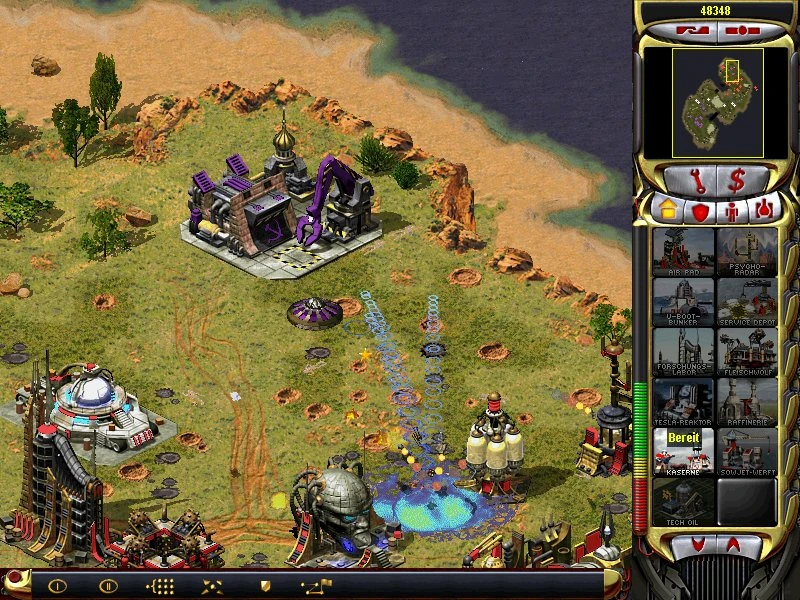
Task: Build an Air Pad
Action: [683, 251]
